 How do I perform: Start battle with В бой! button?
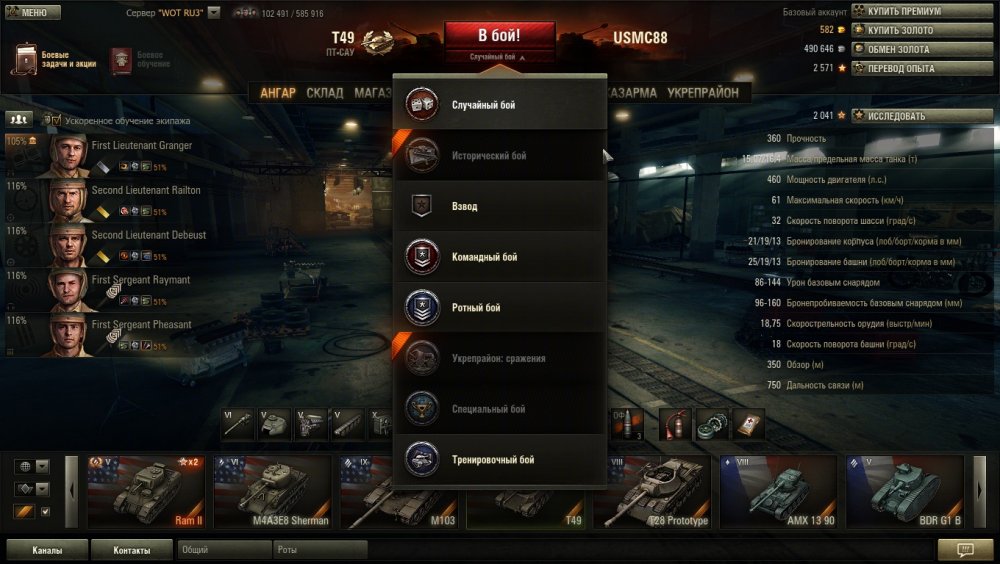[499, 36]
